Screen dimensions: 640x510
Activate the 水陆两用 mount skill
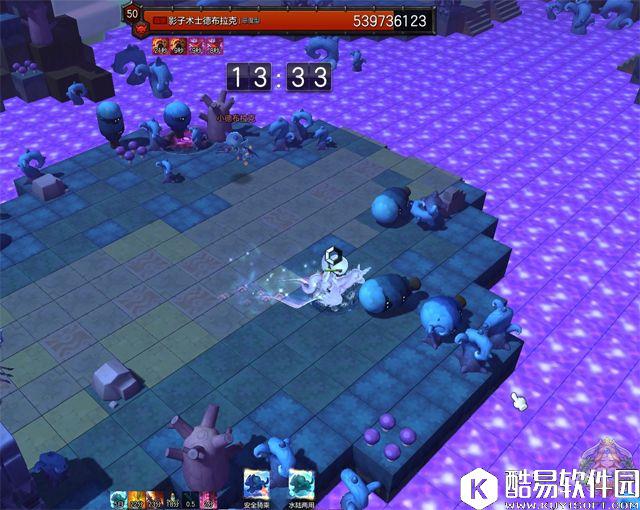click(x=300, y=484)
